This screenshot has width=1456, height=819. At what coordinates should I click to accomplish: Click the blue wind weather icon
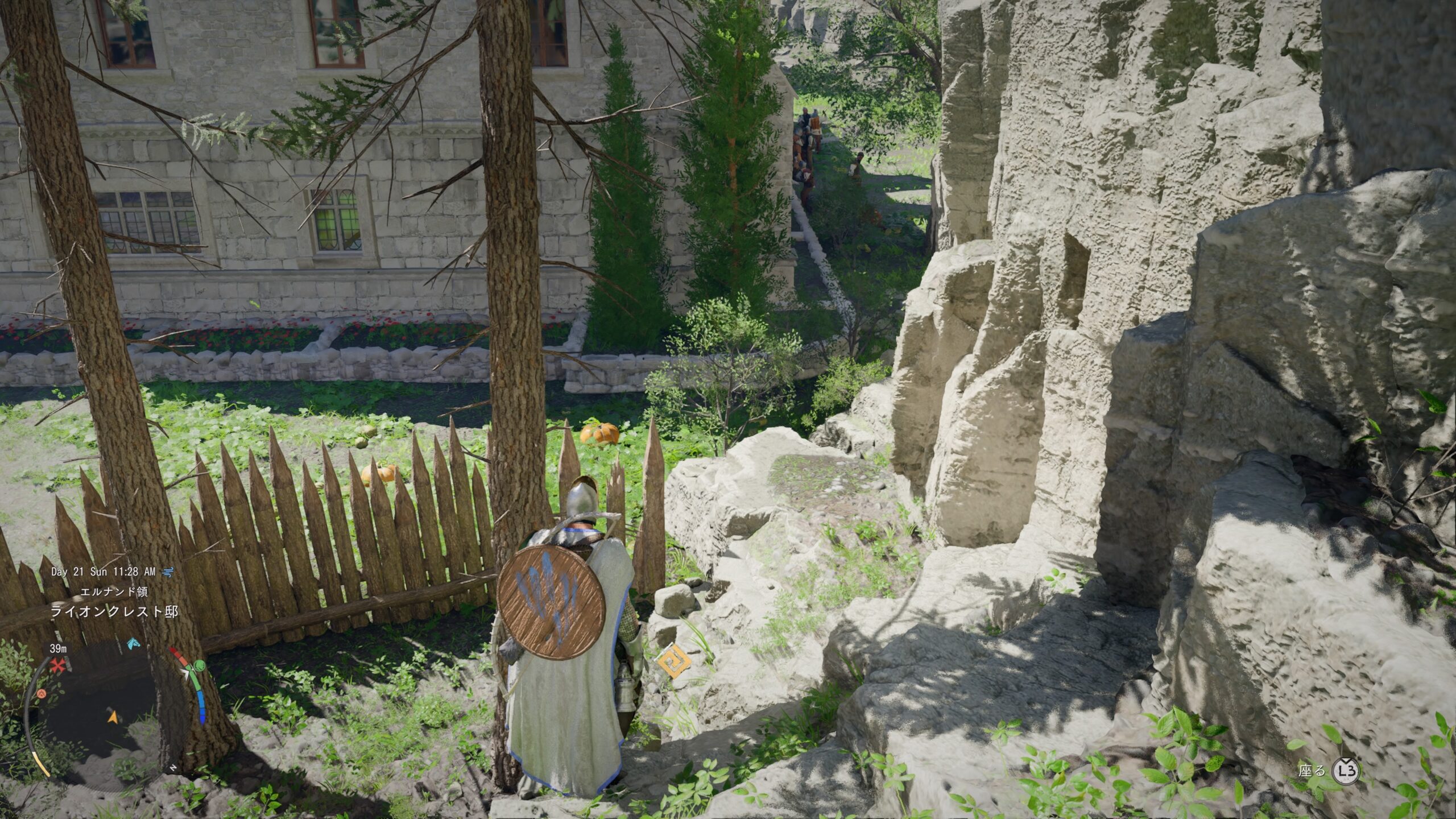(168, 572)
